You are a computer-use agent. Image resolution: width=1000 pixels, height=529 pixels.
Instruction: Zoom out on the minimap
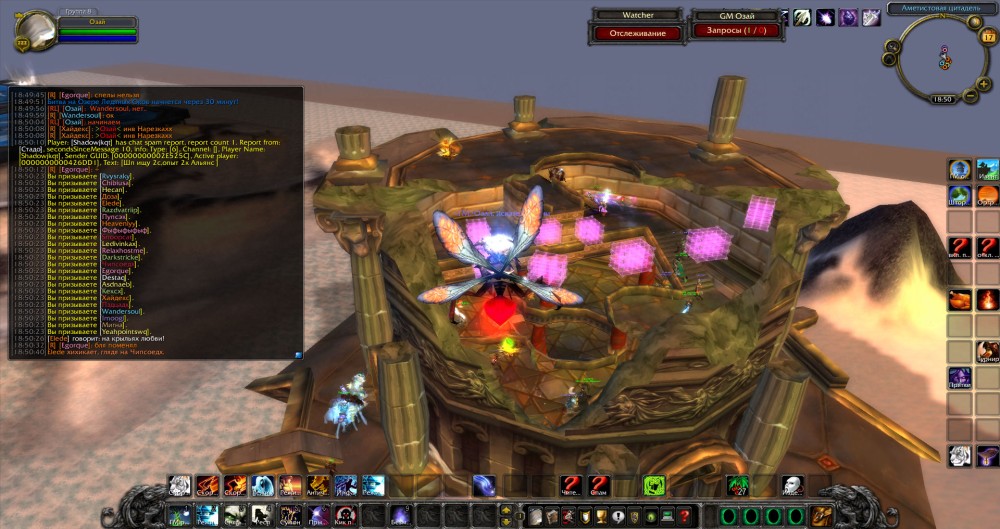click(970, 97)
